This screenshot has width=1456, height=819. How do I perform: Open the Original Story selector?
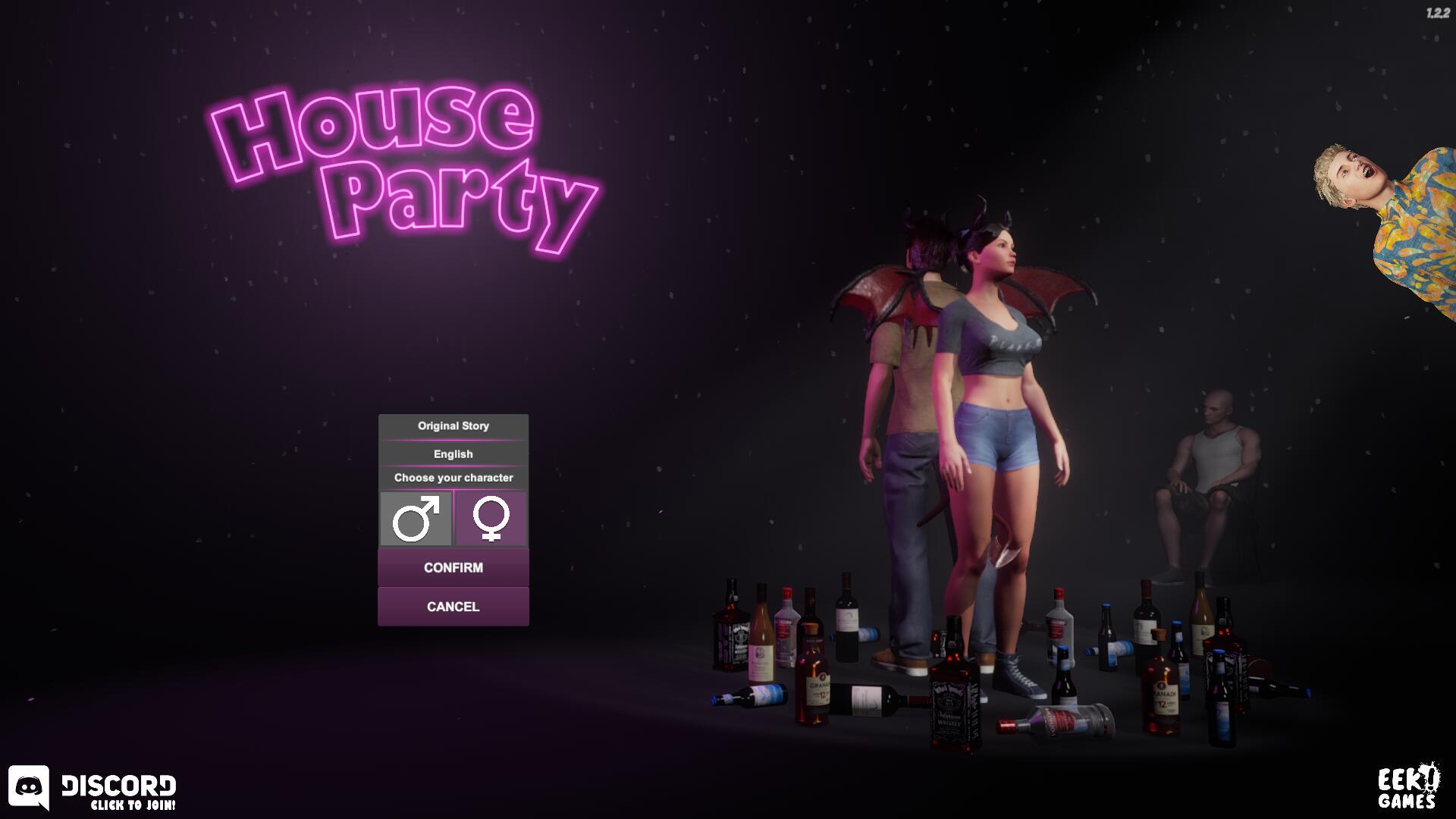point(453,425)
